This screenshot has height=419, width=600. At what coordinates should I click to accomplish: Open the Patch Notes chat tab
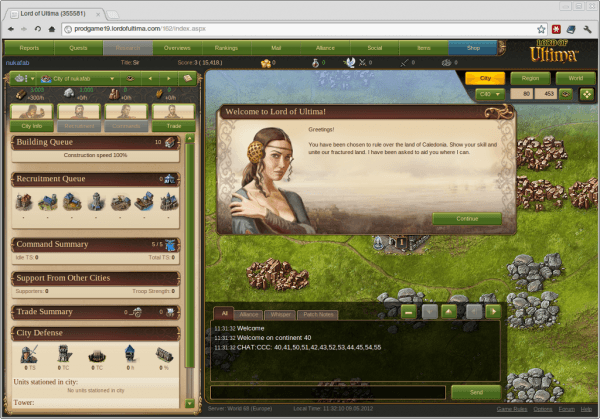tap(319, 314)
